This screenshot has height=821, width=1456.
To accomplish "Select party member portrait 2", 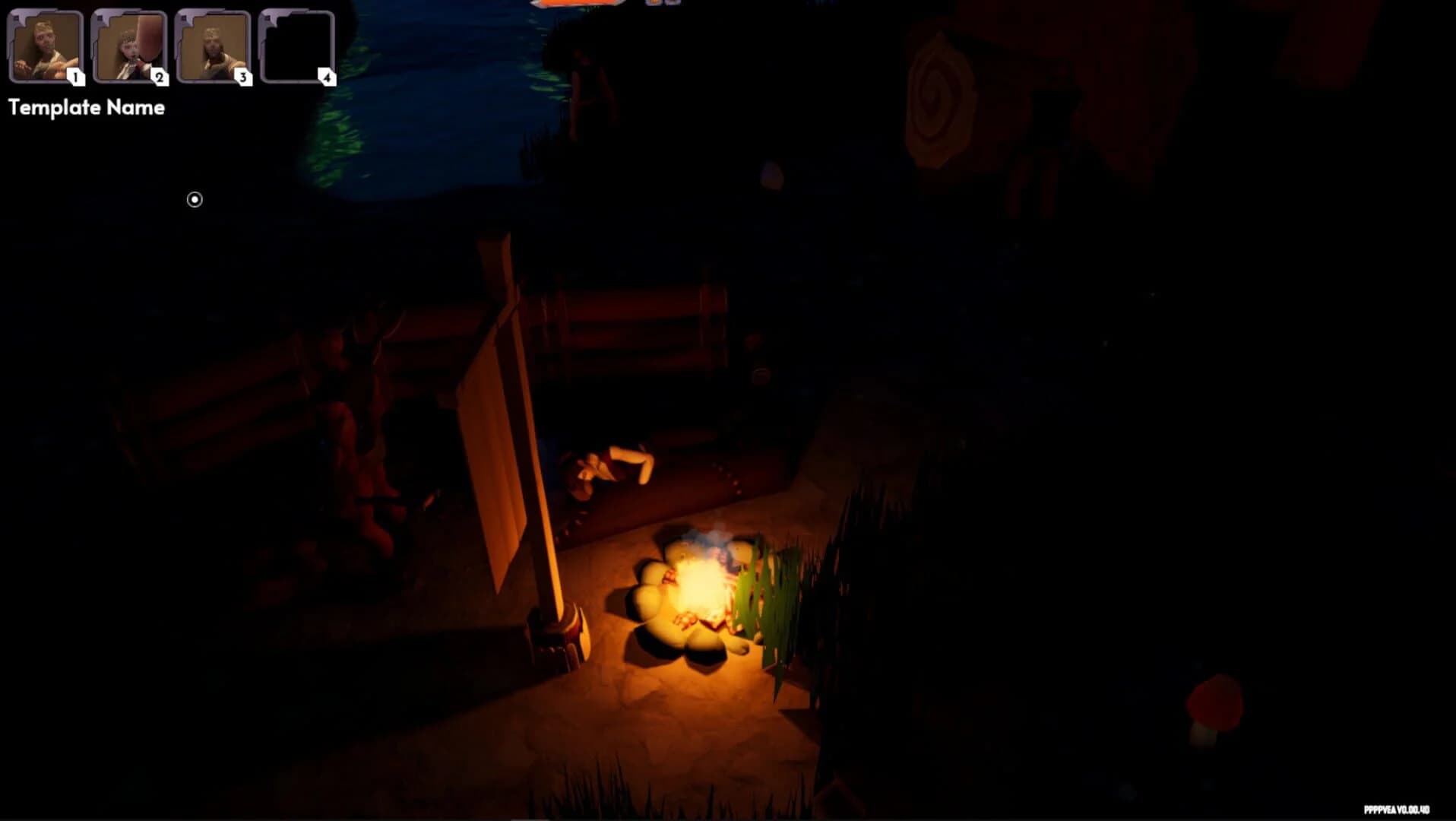I will [x=128, y=46].
